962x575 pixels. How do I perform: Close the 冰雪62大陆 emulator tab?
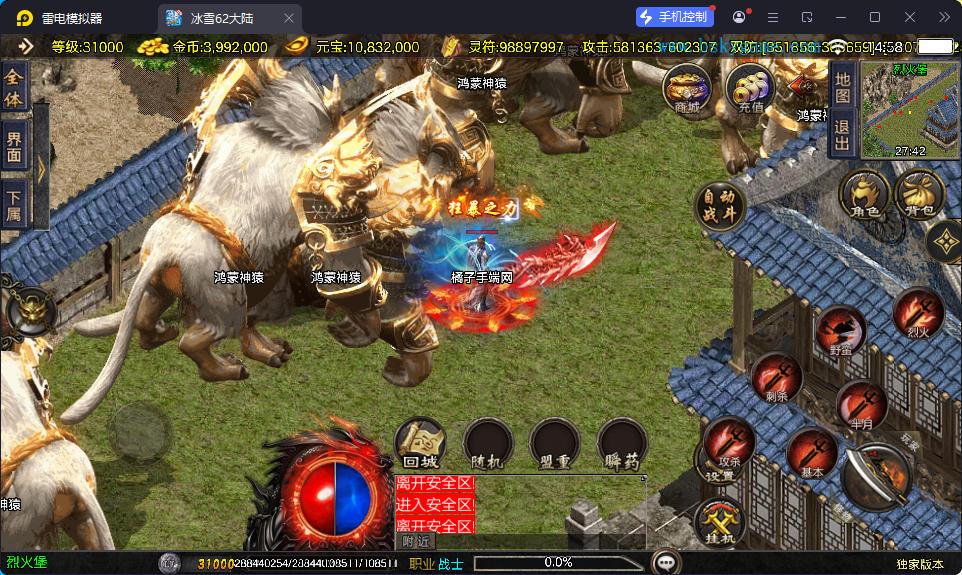pyautogui.click(x=289, y=18)
